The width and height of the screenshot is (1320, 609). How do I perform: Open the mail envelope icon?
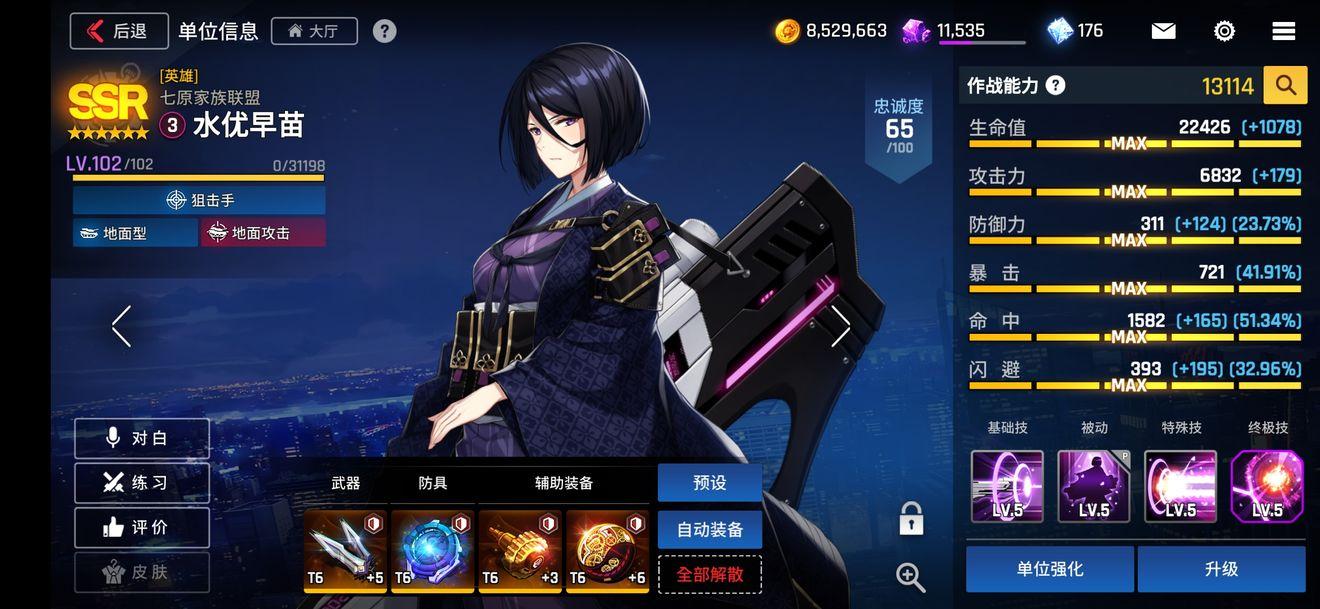point(1163,31)
